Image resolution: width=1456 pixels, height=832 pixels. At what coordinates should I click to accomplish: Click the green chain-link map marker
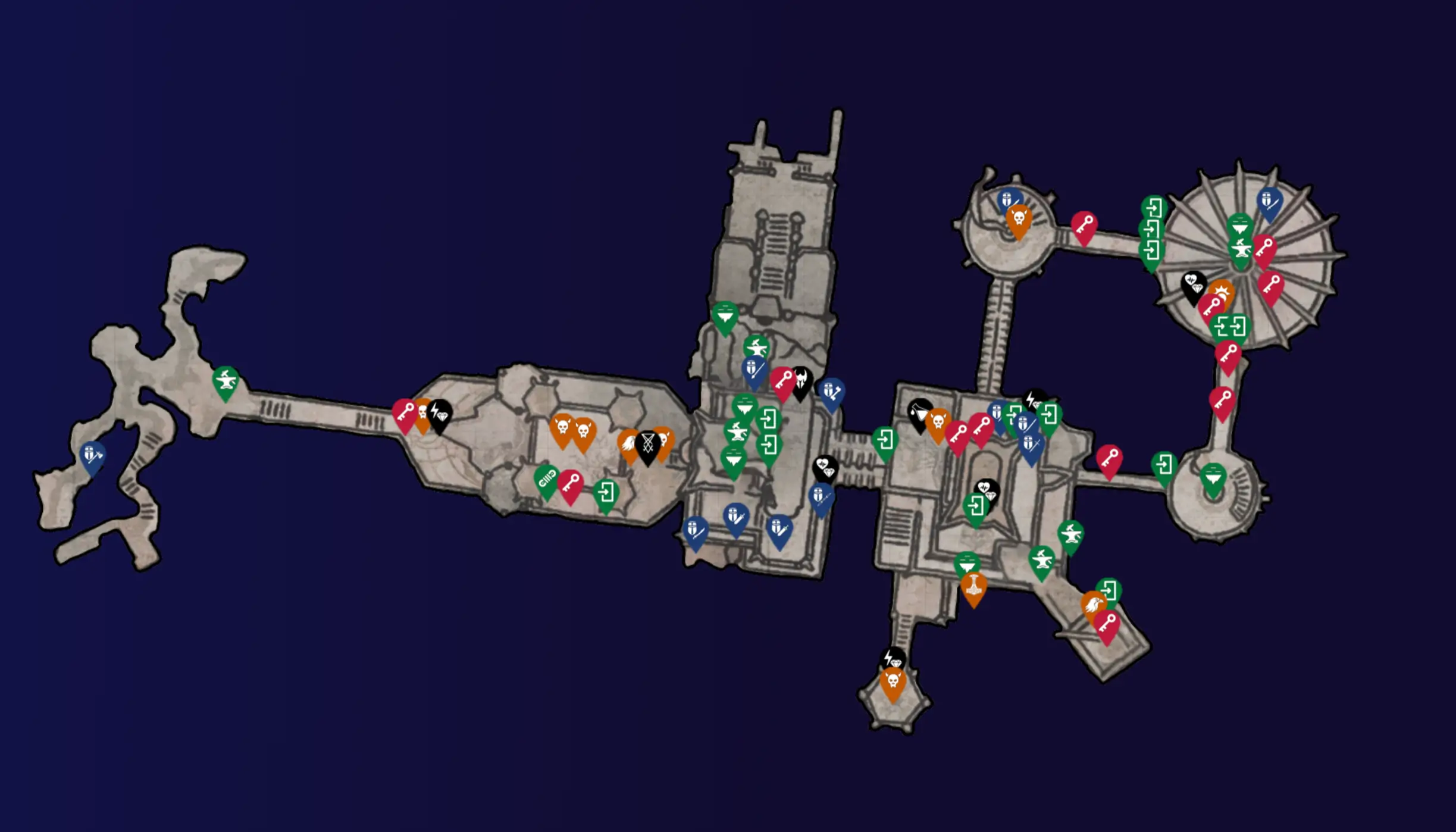click(x=546, y=479)
